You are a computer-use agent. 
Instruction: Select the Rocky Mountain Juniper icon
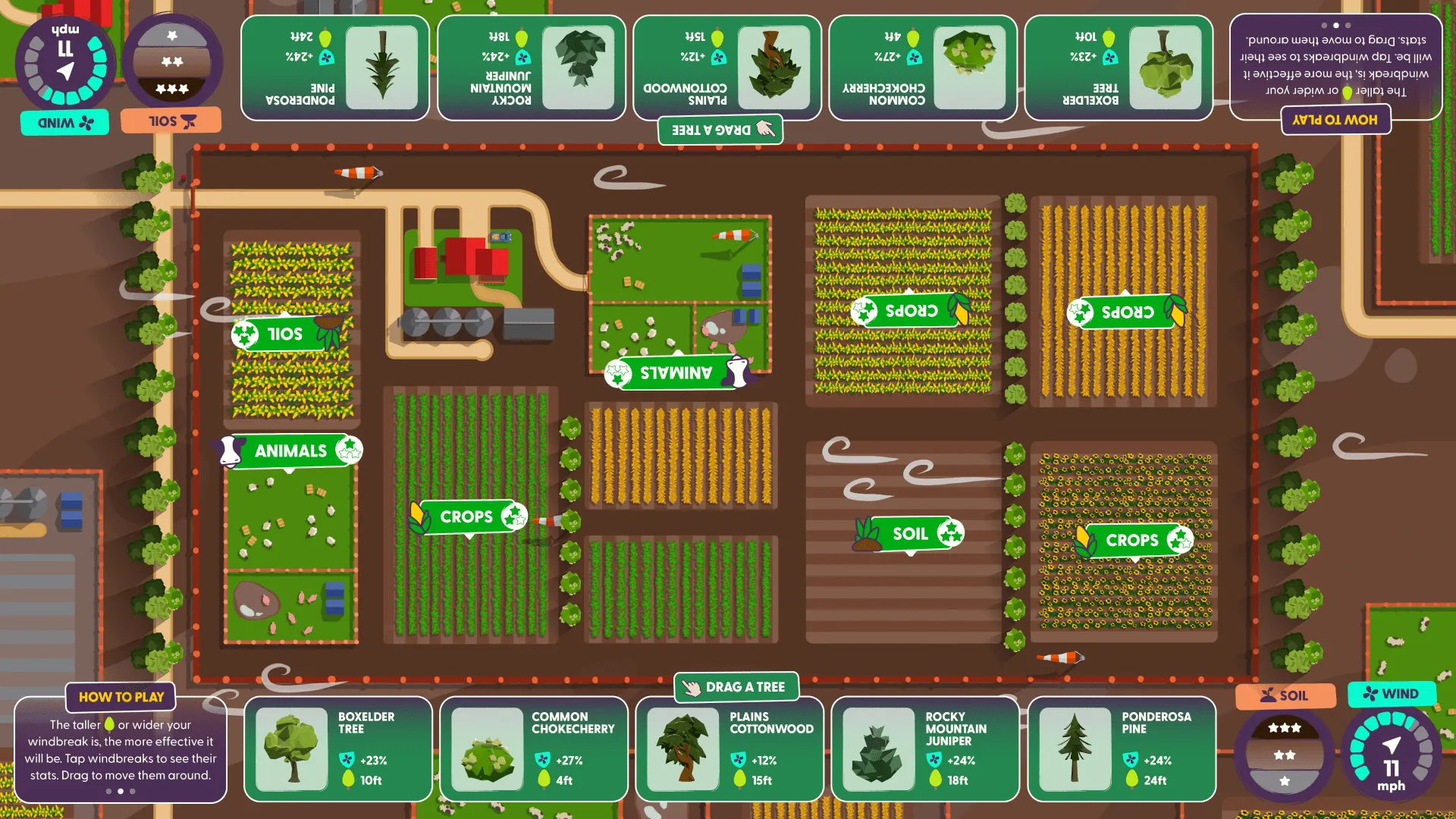878,751
